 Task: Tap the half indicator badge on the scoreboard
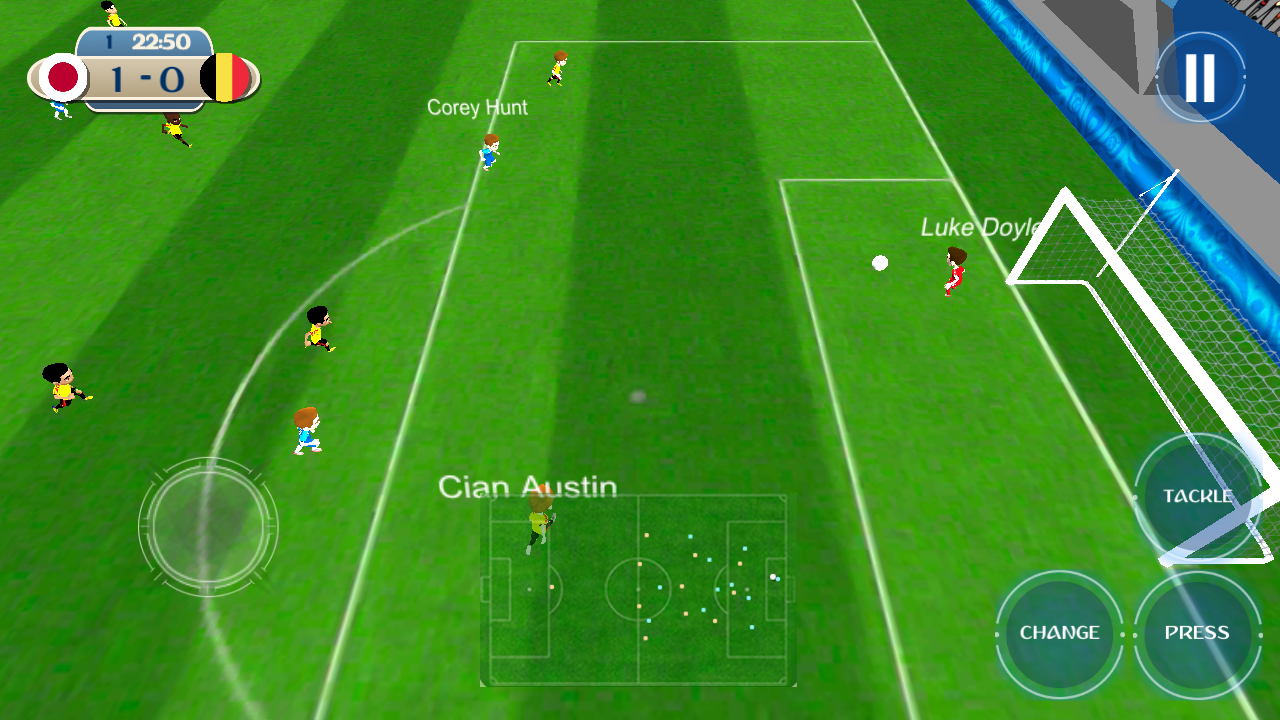107,43
